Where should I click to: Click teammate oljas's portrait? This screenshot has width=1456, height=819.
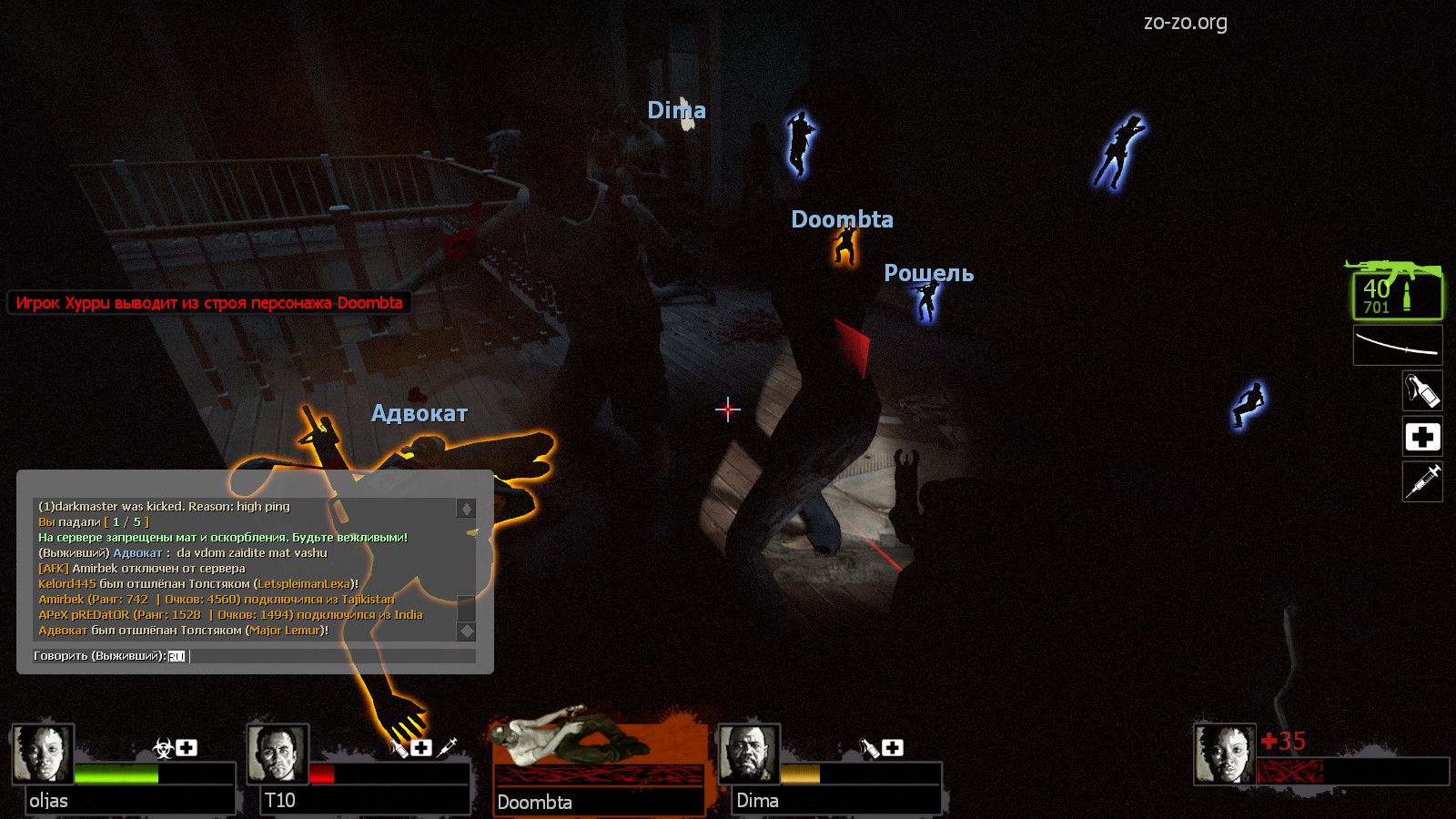pos(42,753)
